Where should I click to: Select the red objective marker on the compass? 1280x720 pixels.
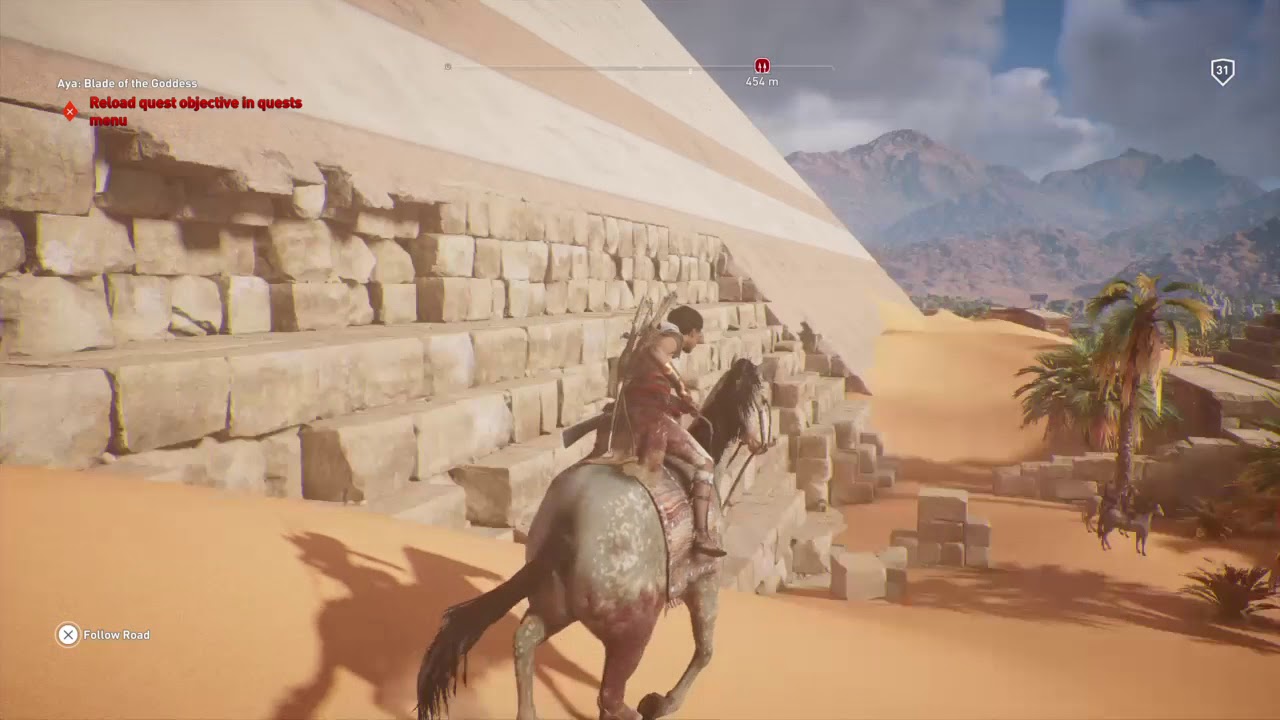pos(762,65)
